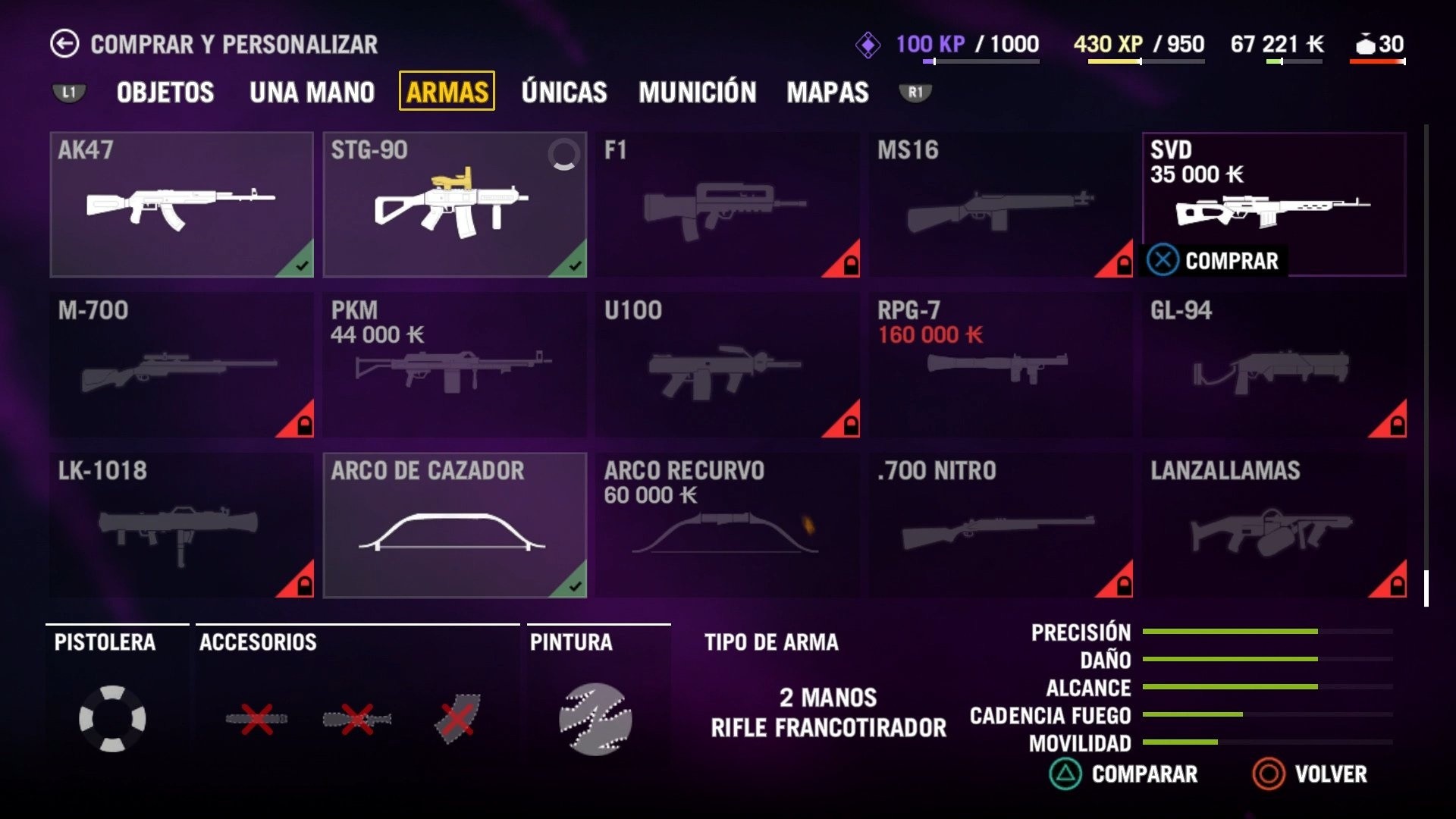Click the triangle COMPARAR icon
Screen dimensions: 1456x819
pyautogui.click(x=1068, y=775)
